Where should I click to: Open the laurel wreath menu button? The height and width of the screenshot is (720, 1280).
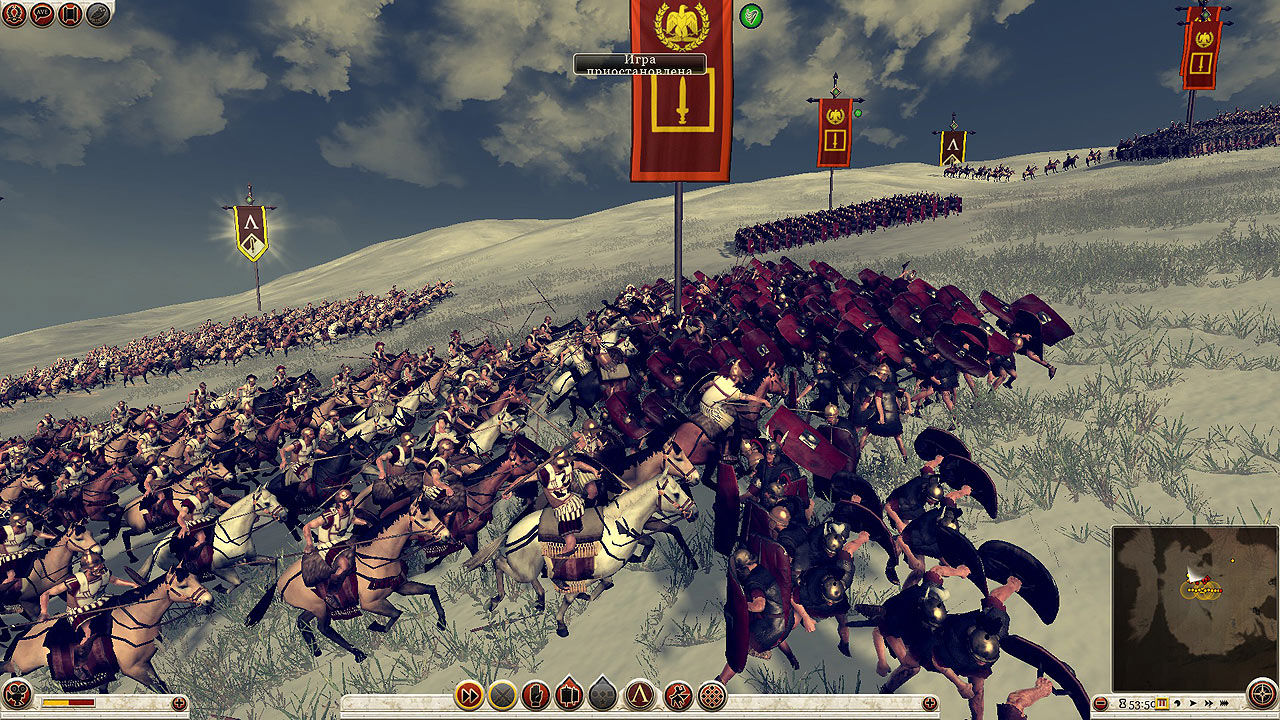(14, 14)
